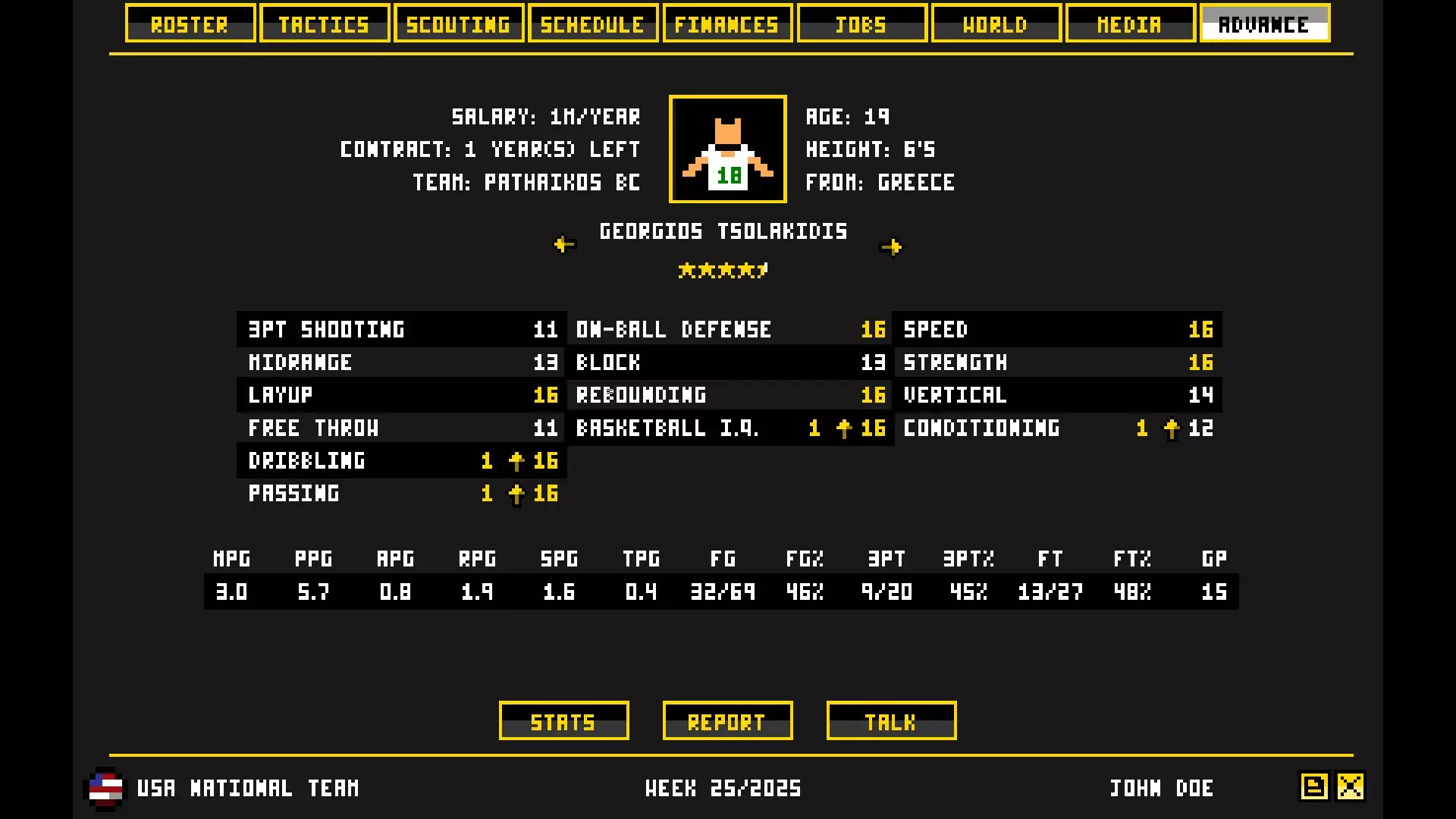Click the player portrait of Georgios Tsolakidis
The width and height of the screenshot is (1456, 819).
click(x=727, y=149)
